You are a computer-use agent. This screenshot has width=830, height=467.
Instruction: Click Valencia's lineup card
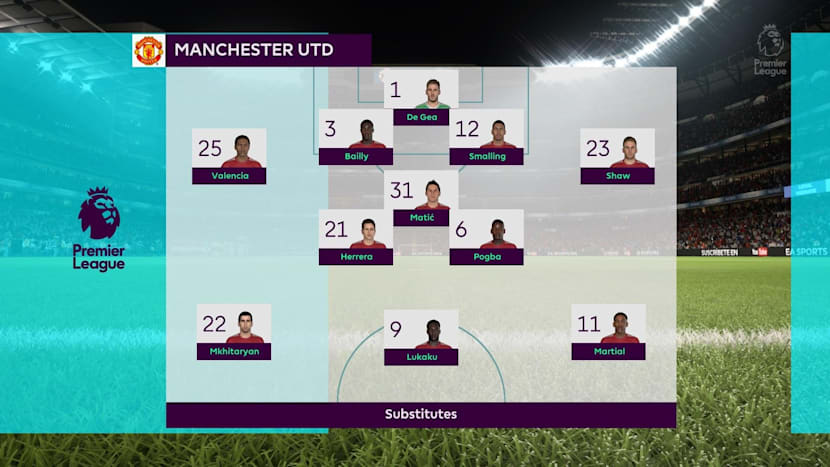coord(229,157)
